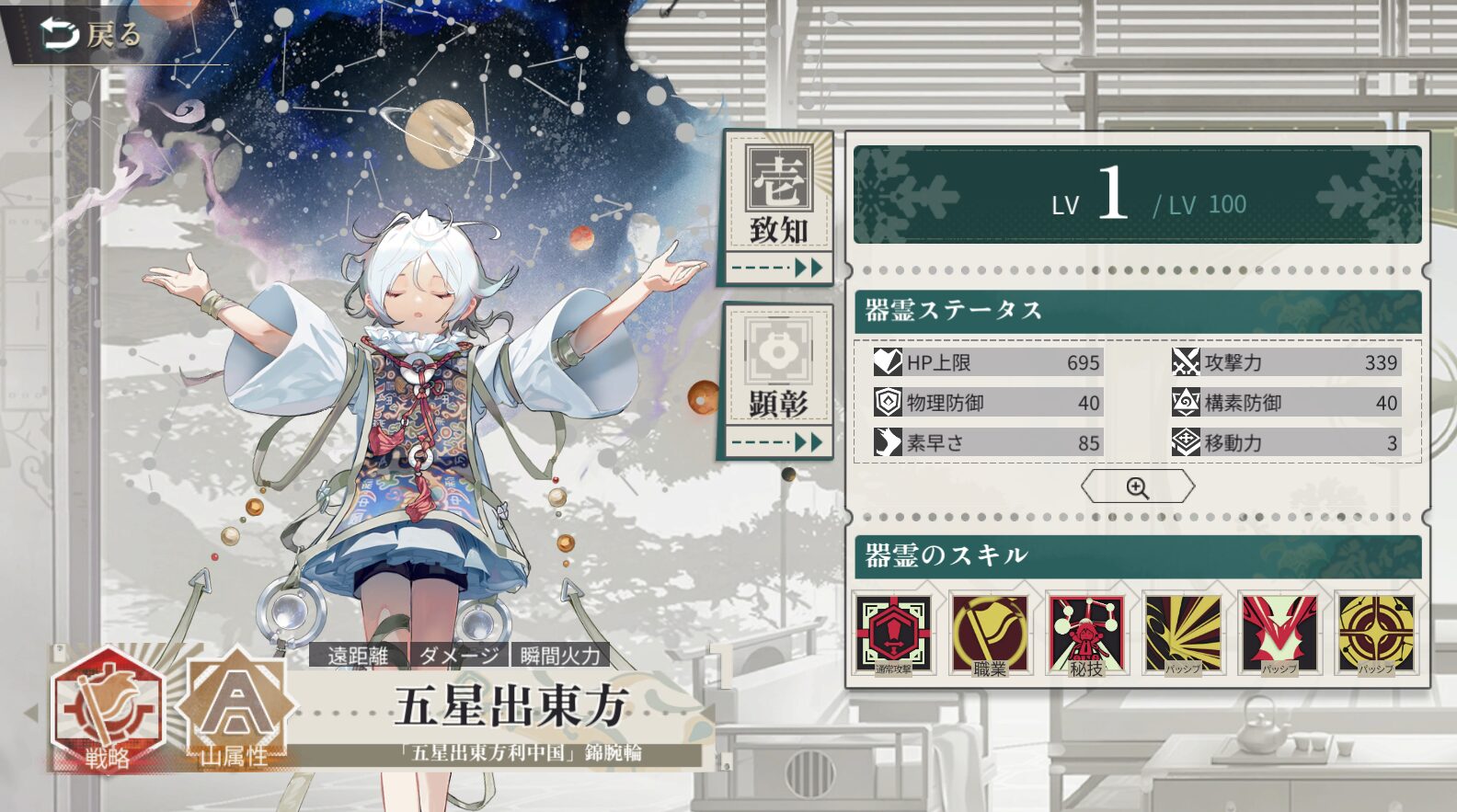Click the 戦略 class badge
The width and height of the screenshot is (1457, 812).
tap(108, 710)
